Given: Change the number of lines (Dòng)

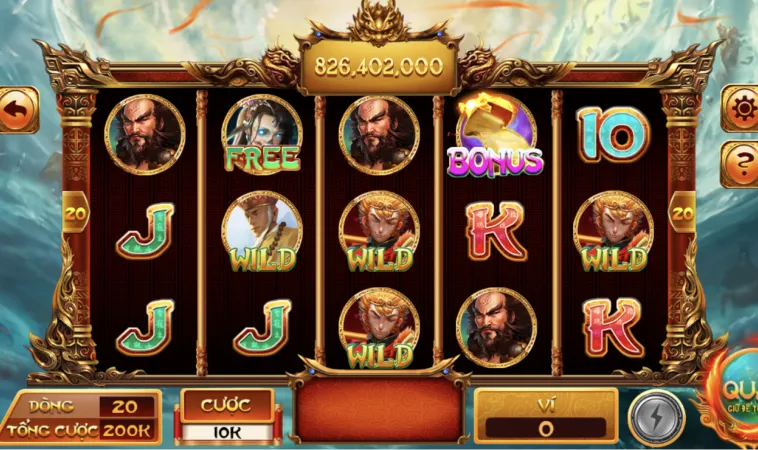Looking at the screenshot, I should point(127,406).
